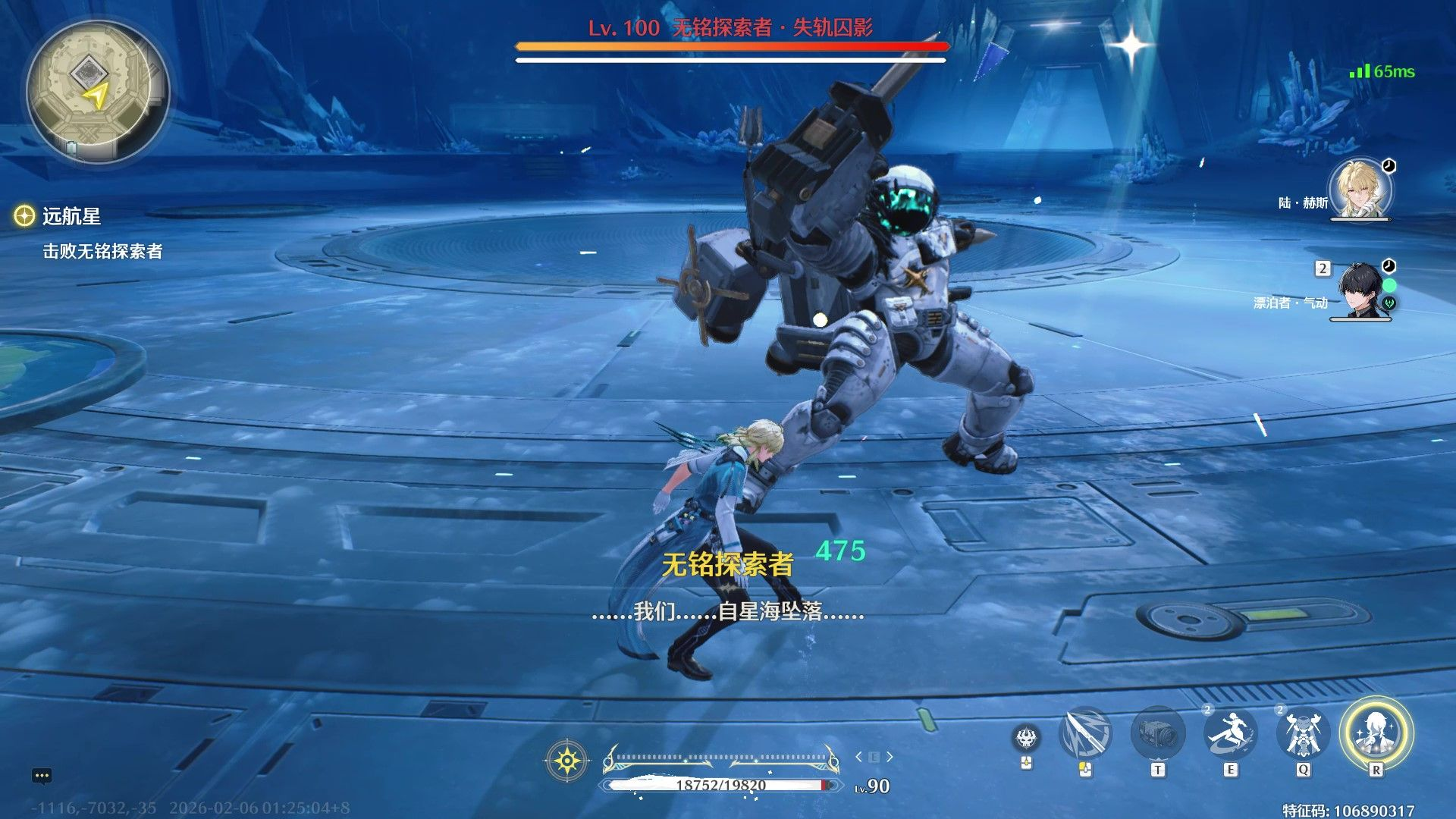Click the yellow compass star icon
Viewport: 1456px width, 819px height.
[567, 760]
